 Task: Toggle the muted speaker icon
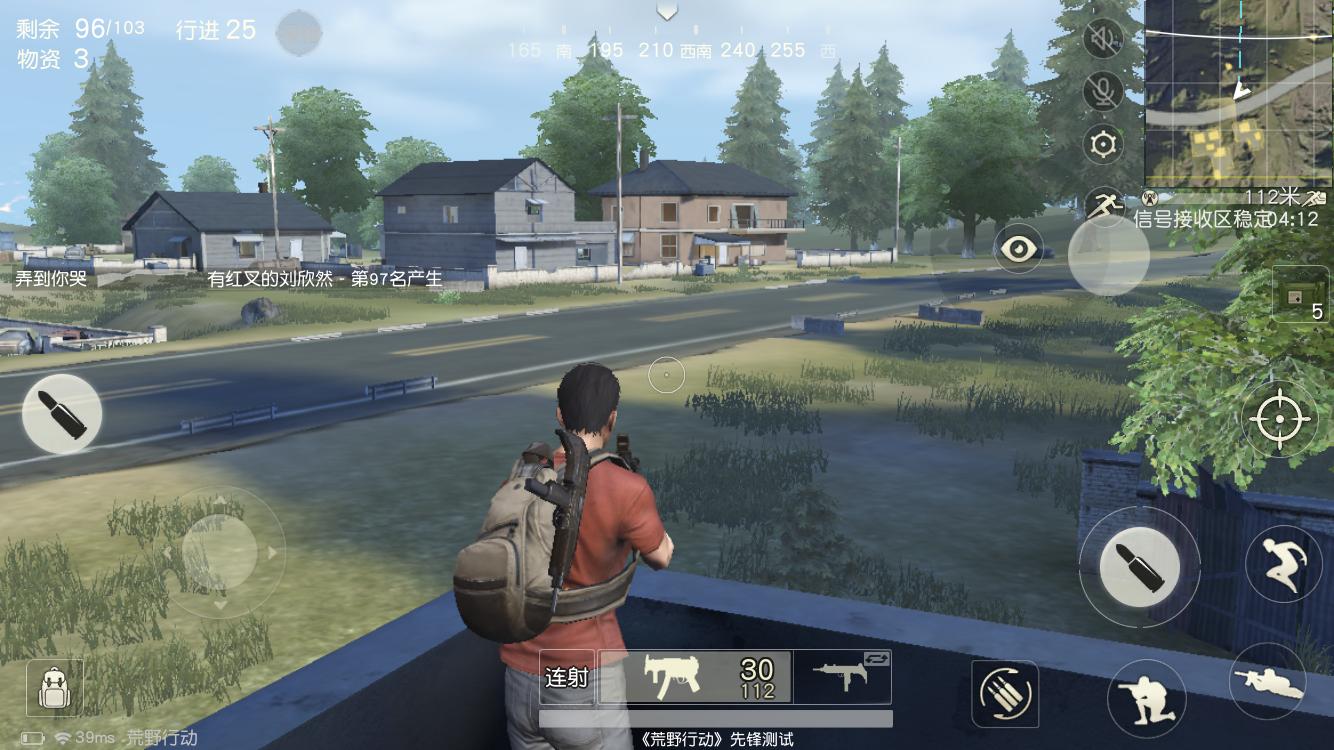[1103, 39]
